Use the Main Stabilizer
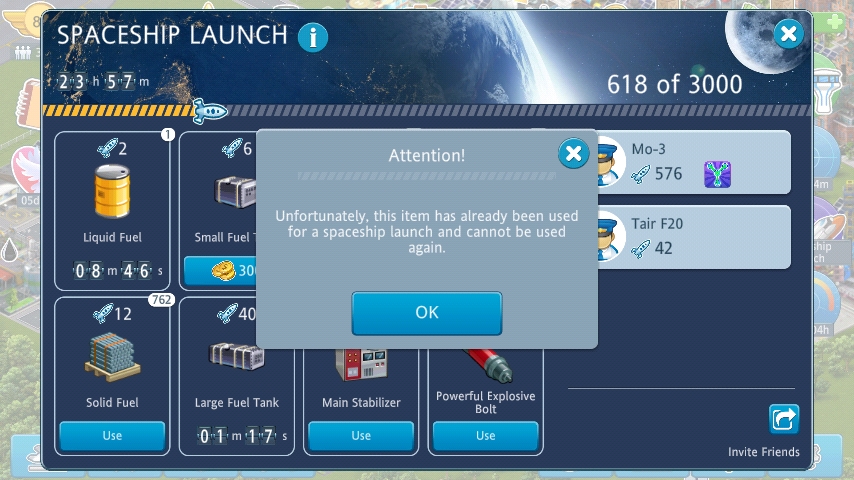Viewport: 854px width, 480px height. [x=361, y=436]
